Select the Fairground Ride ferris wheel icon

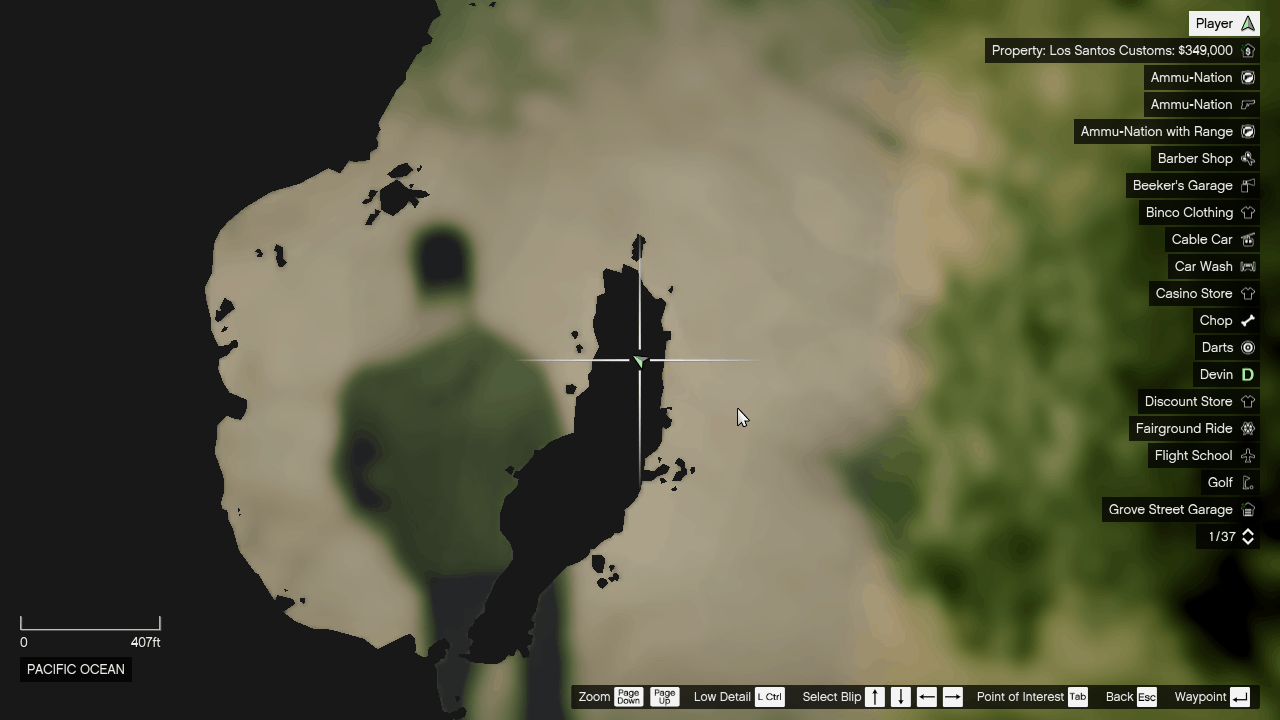(1247, 428)
